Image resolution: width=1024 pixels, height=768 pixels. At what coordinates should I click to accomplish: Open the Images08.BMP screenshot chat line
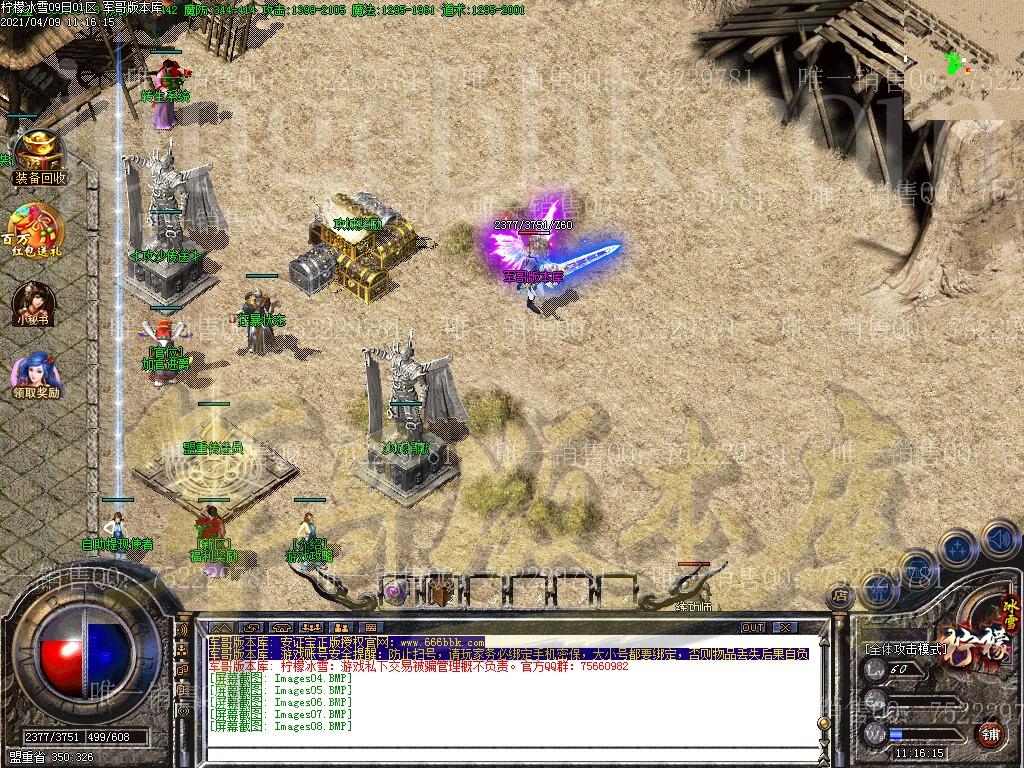pos(280,726)
